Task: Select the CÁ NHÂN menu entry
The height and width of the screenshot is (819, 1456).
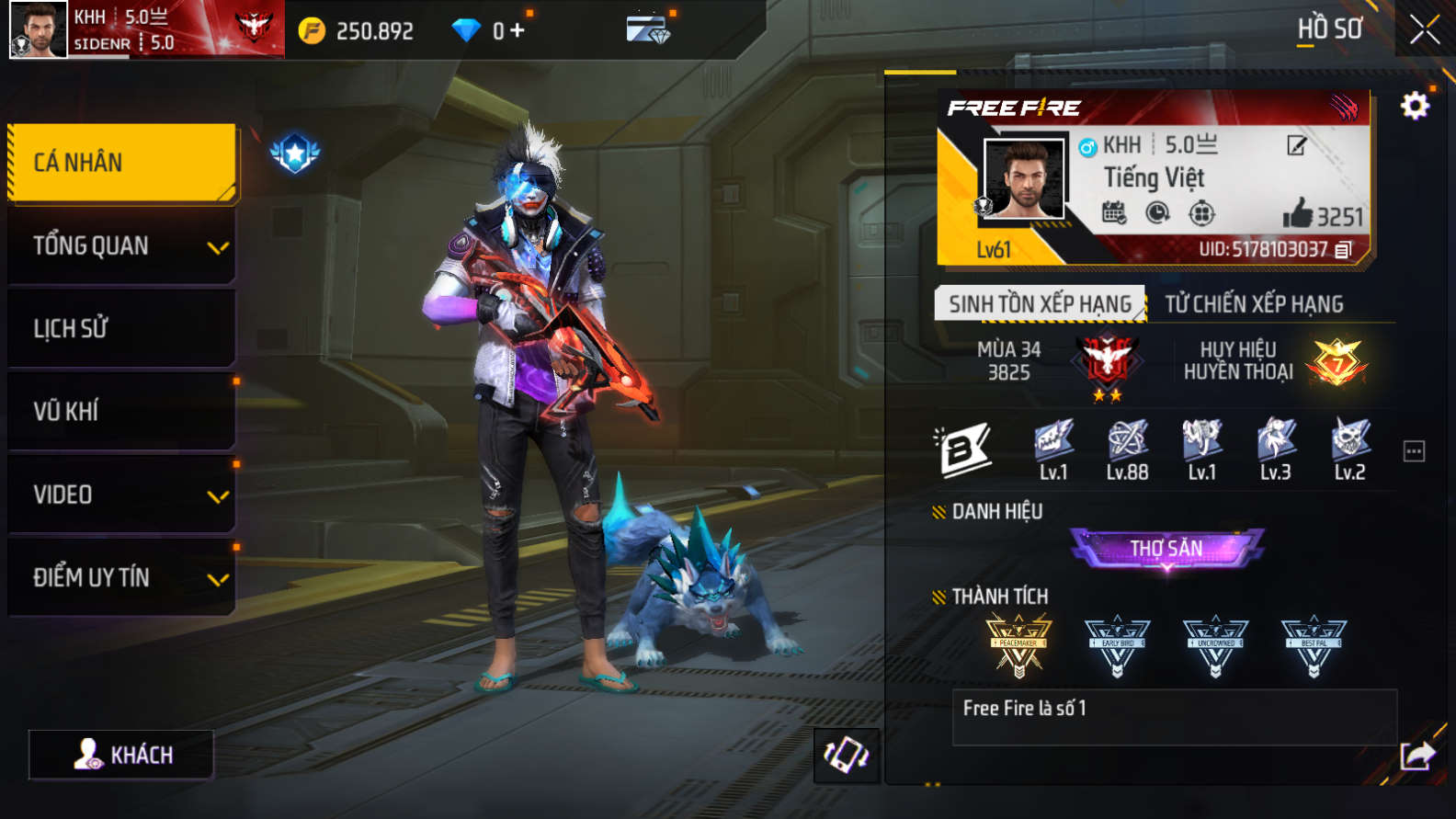Action: [x=121, y=163]
